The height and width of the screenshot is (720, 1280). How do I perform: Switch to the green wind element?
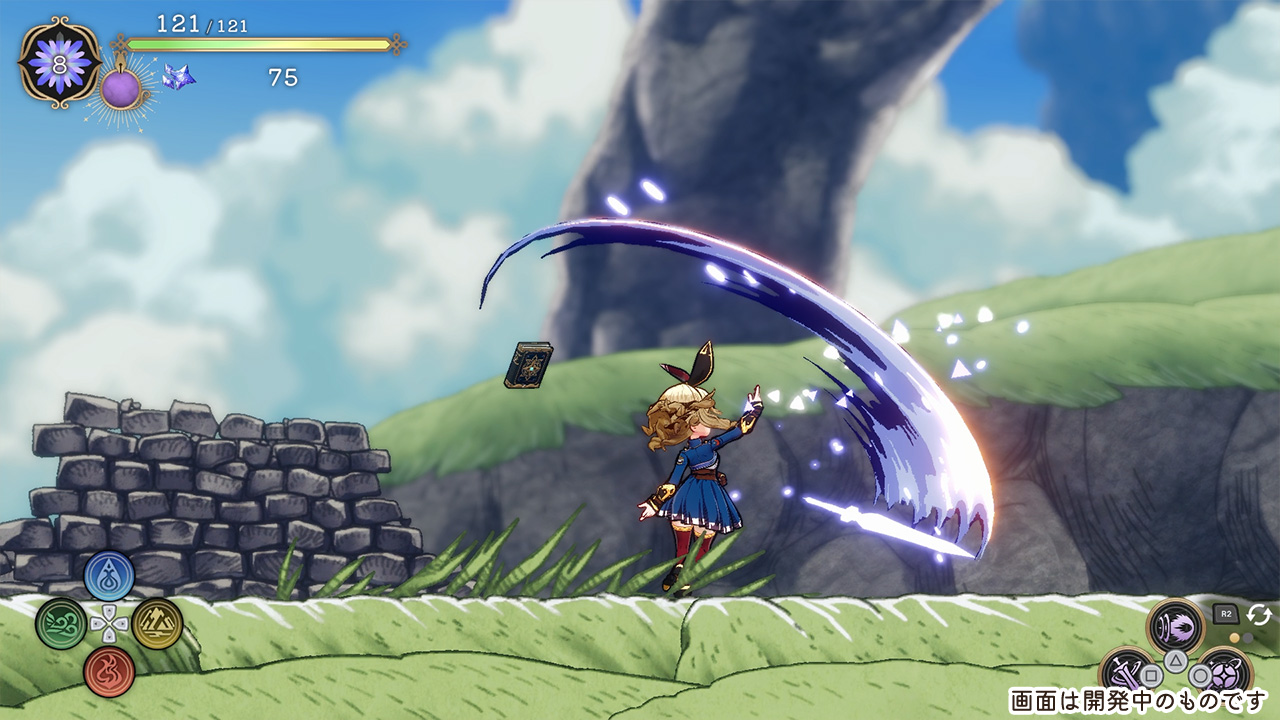(60, 623)
